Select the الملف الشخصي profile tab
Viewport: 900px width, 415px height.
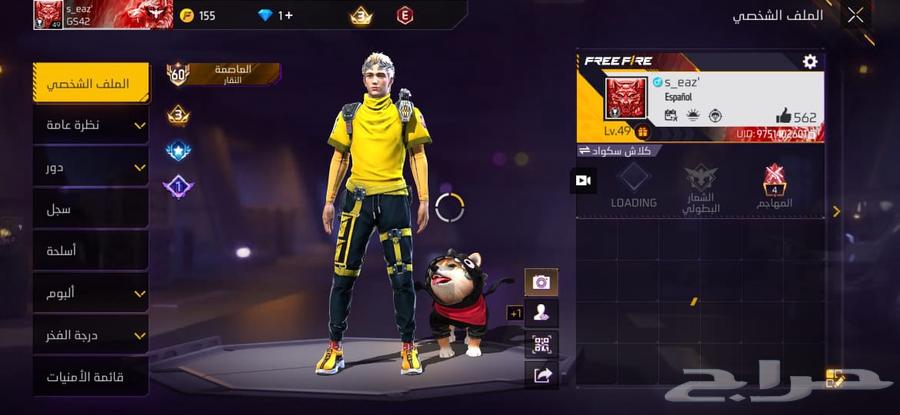point(91,83)
